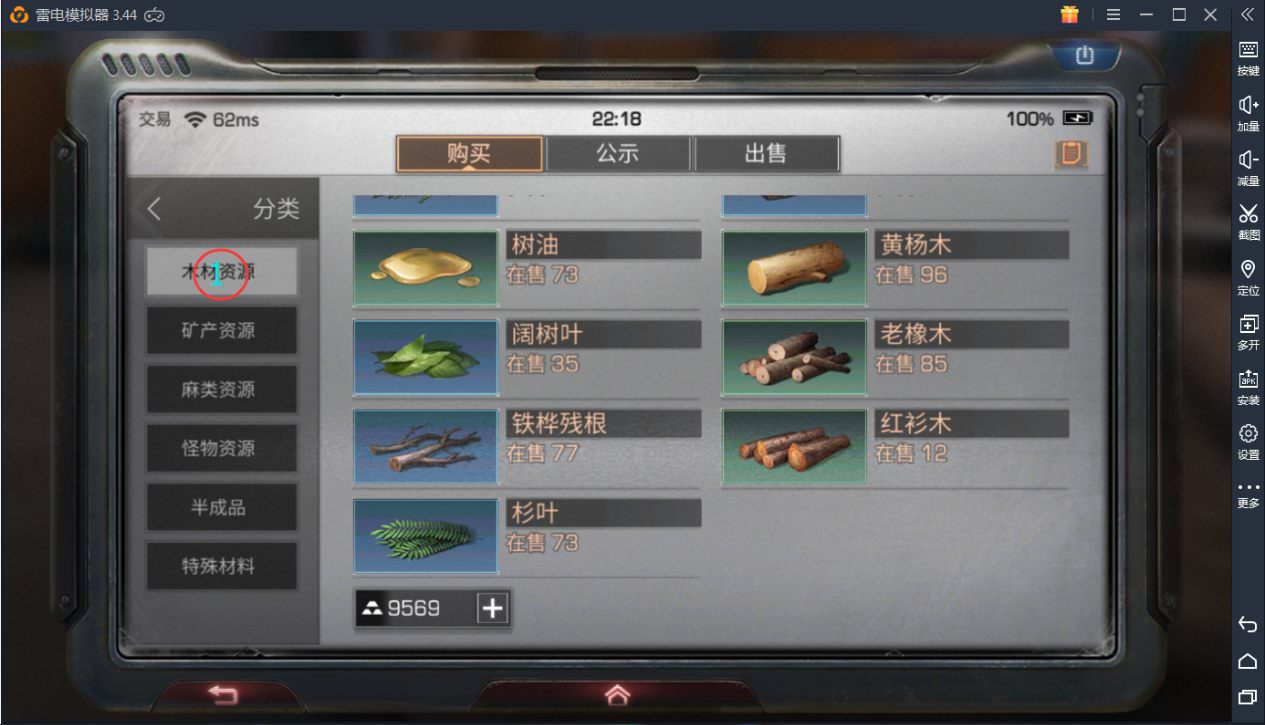Click the 杉叶 fern leaf item
The image size is (1265, 725).
point(527,535)
